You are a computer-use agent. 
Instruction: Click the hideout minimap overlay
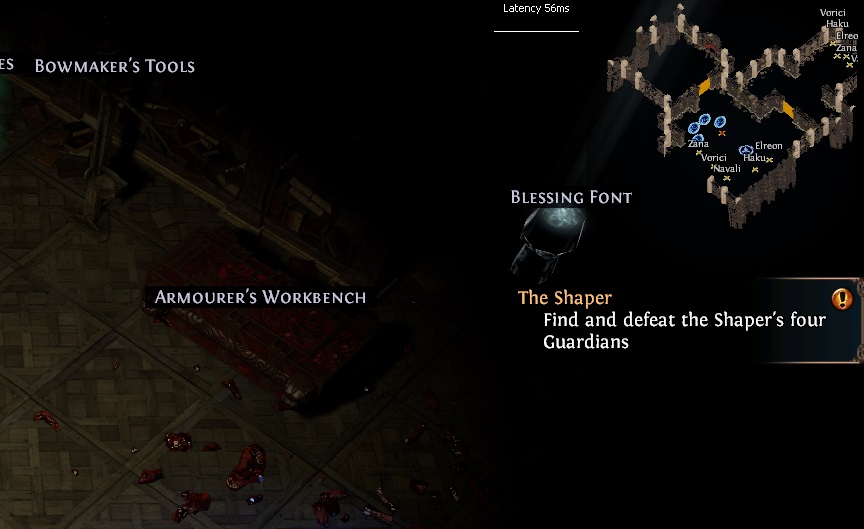735,115
